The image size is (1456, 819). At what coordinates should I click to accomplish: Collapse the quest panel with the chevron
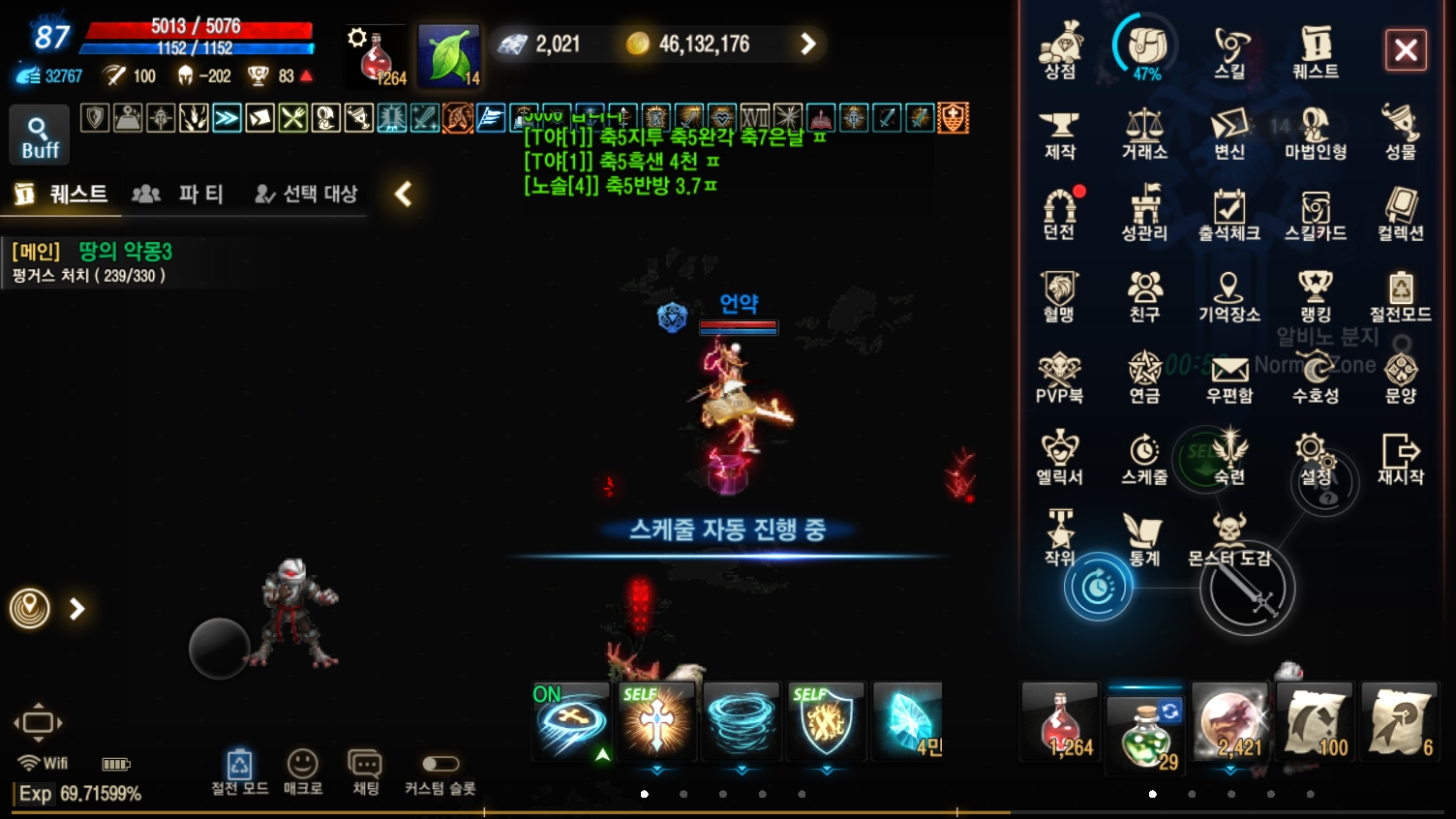404,194
